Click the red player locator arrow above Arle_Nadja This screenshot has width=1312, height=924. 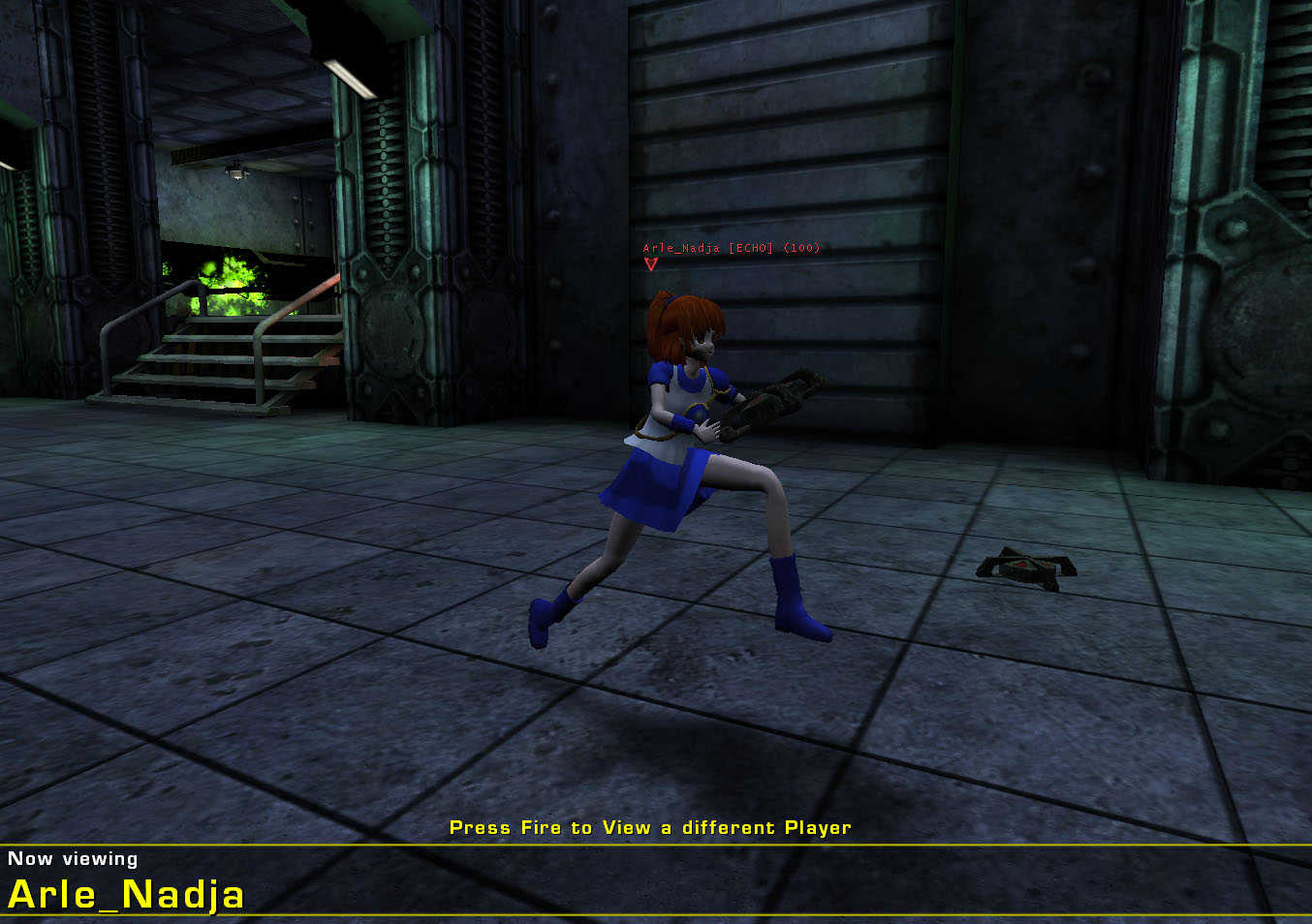point(650,263)
